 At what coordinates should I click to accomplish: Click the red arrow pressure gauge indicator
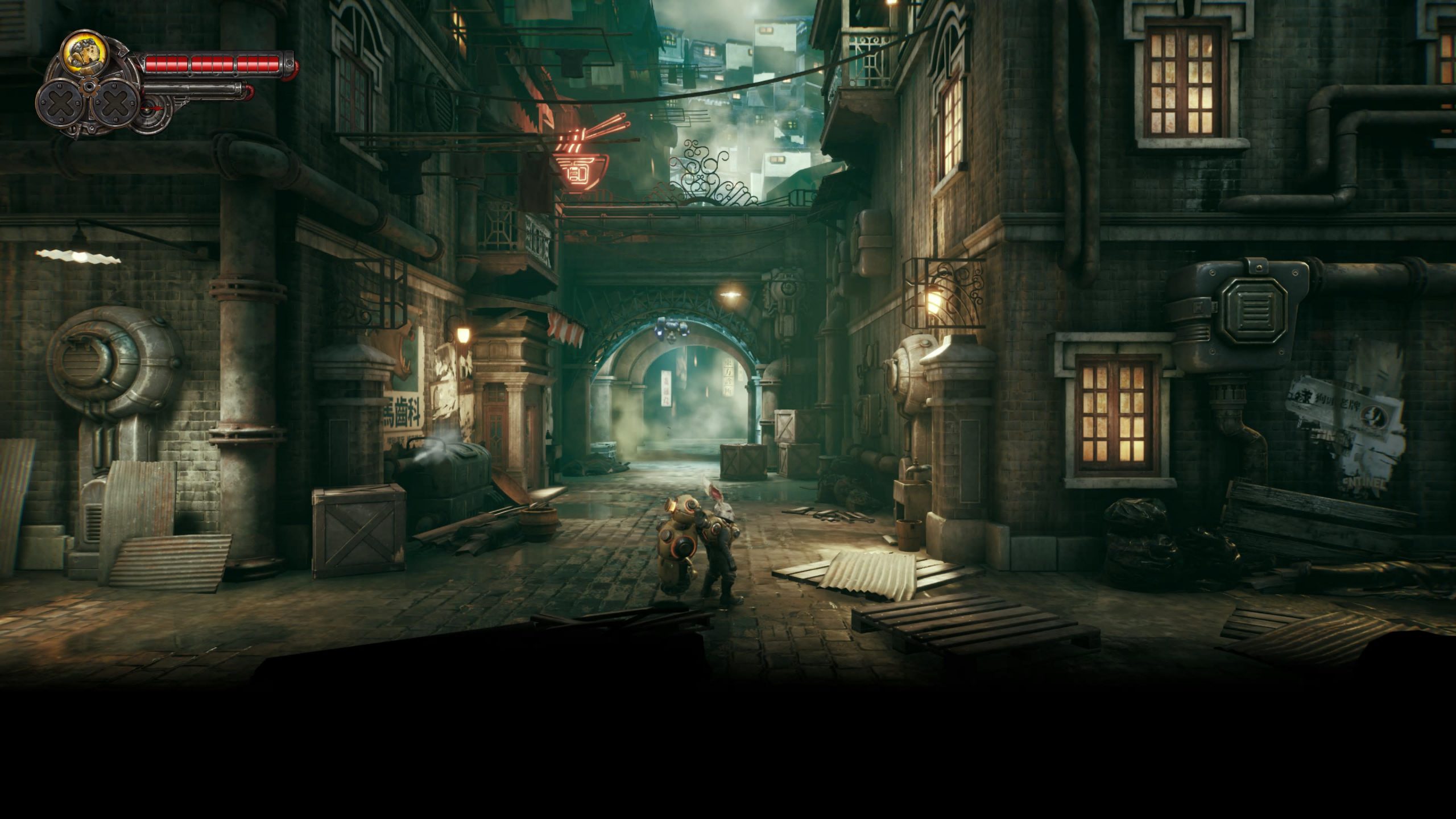coord(154,109)
